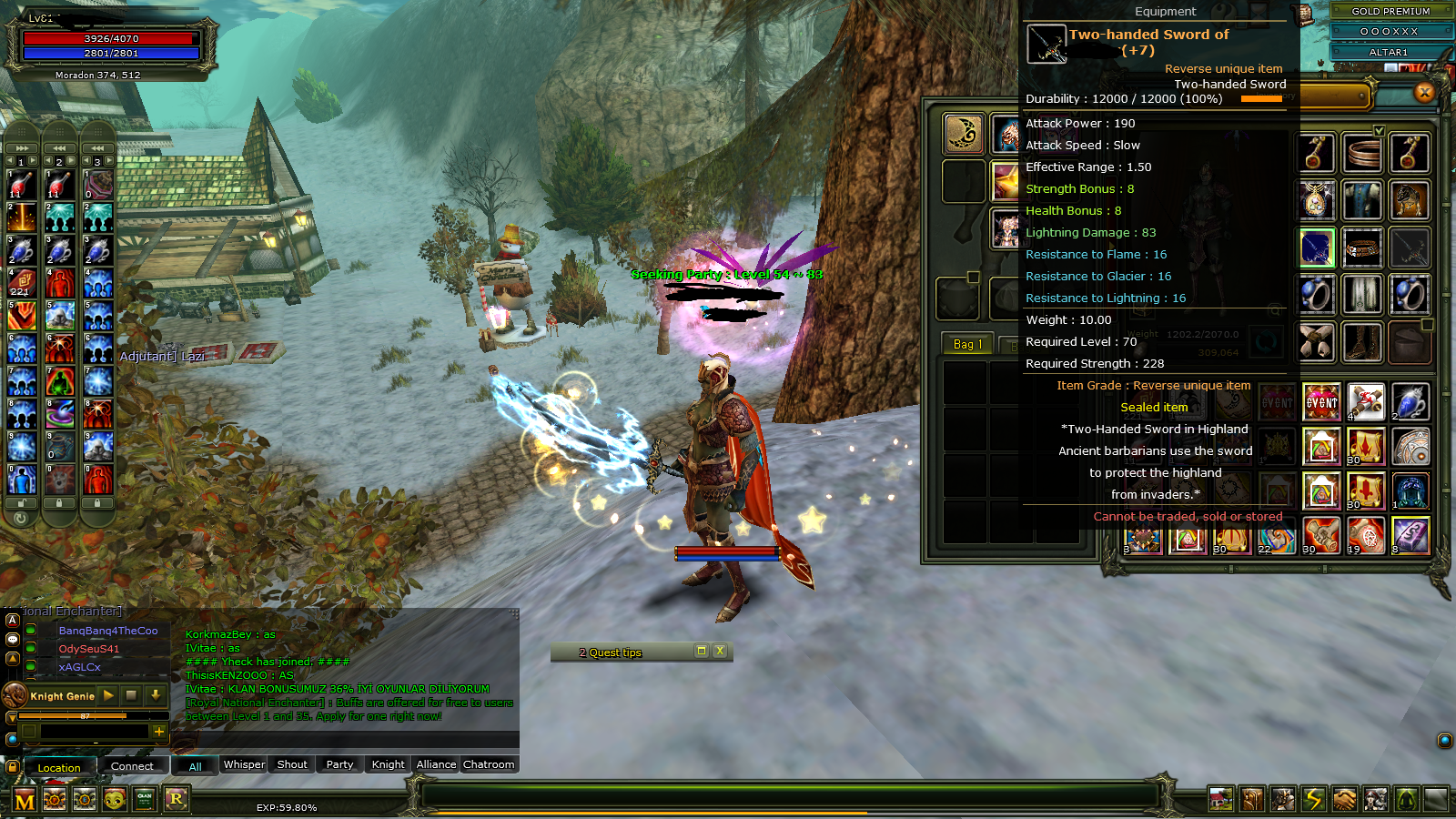This screenshot has width=1456, height=819.
Task: Open the Moradon map via the M icon
Action: pyautogui.click(x=24, y=798)
